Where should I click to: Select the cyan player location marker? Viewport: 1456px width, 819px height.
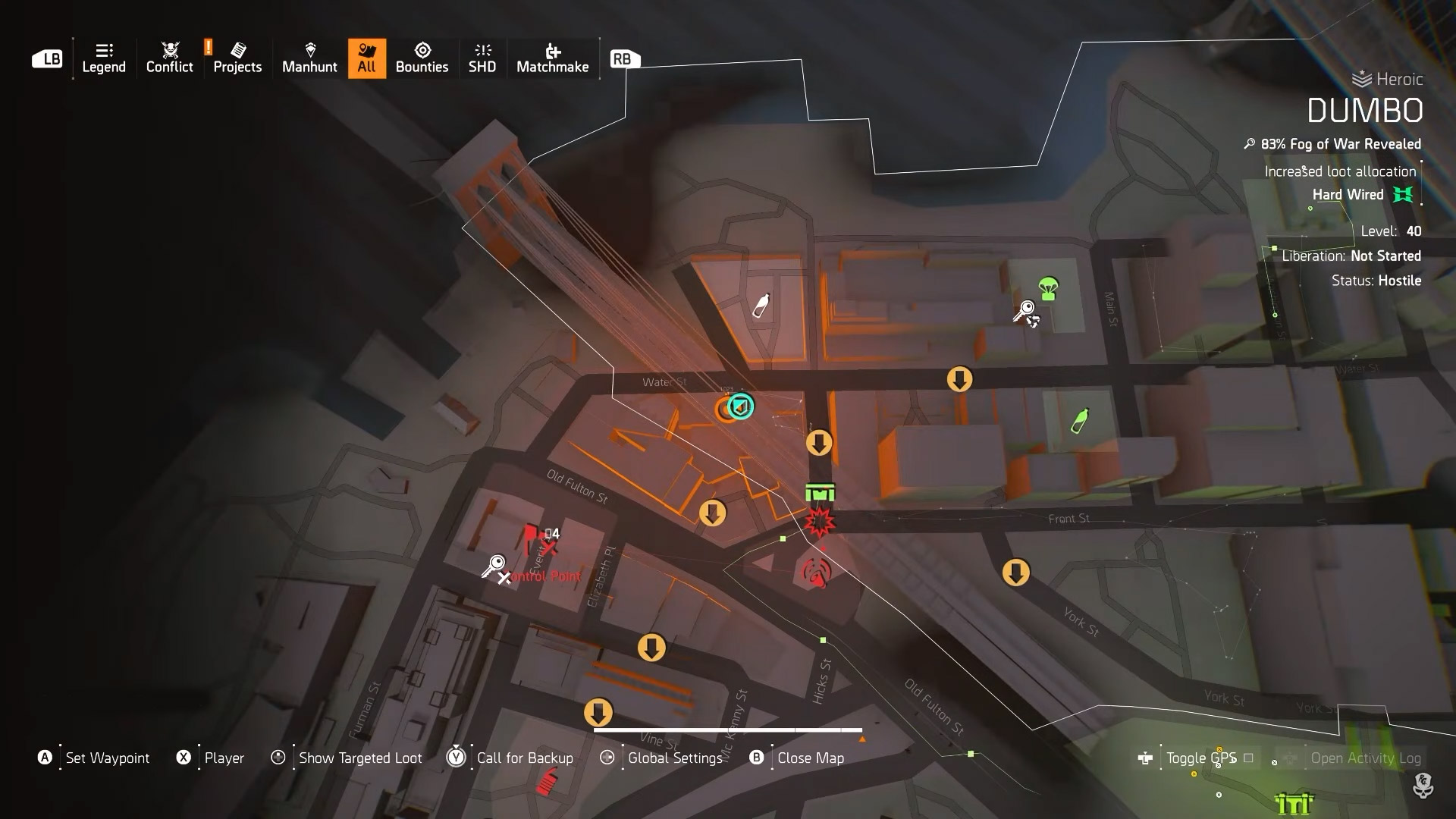(x=741, y=406)
